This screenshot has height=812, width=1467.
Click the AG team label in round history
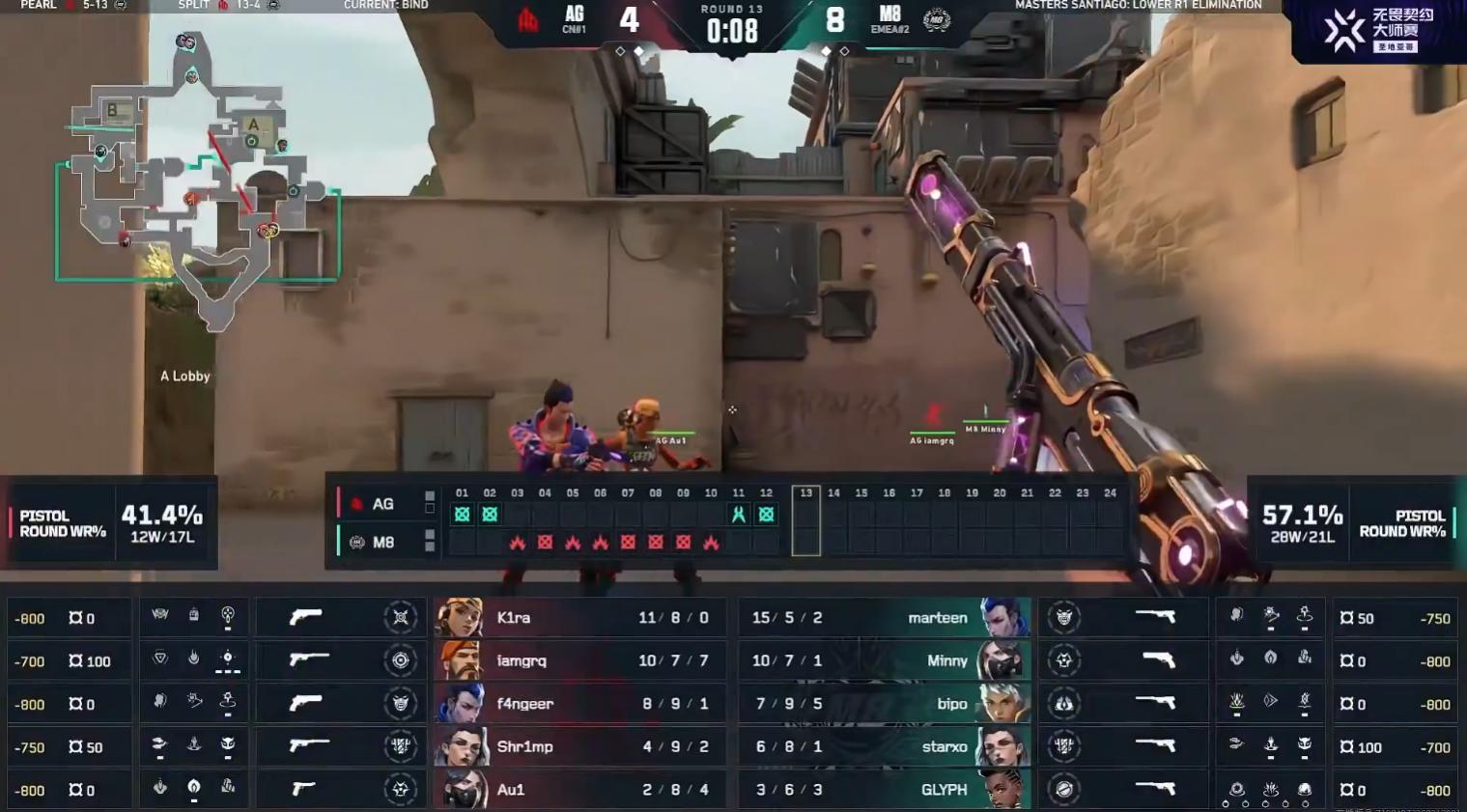point(382,504)
